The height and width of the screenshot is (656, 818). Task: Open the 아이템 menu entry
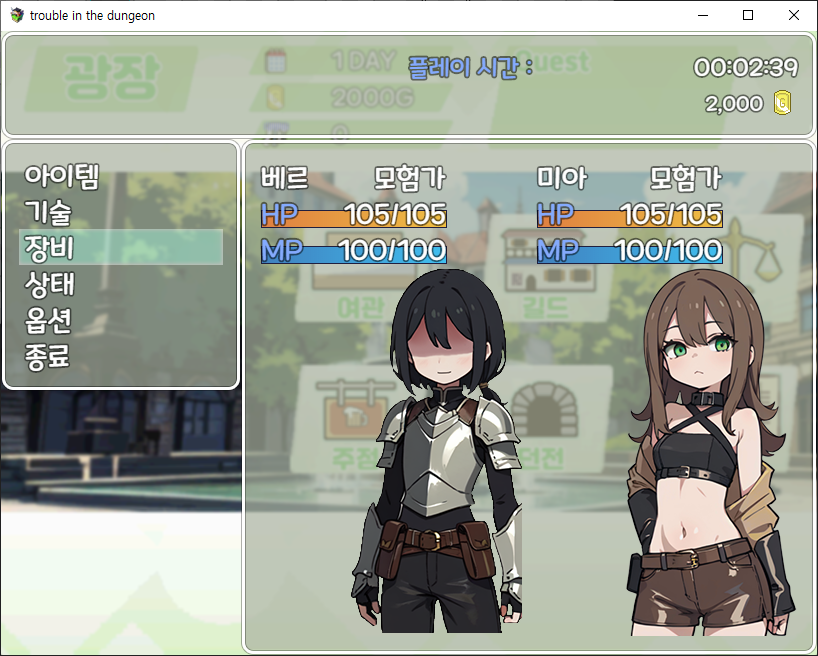tap(62, 176)
